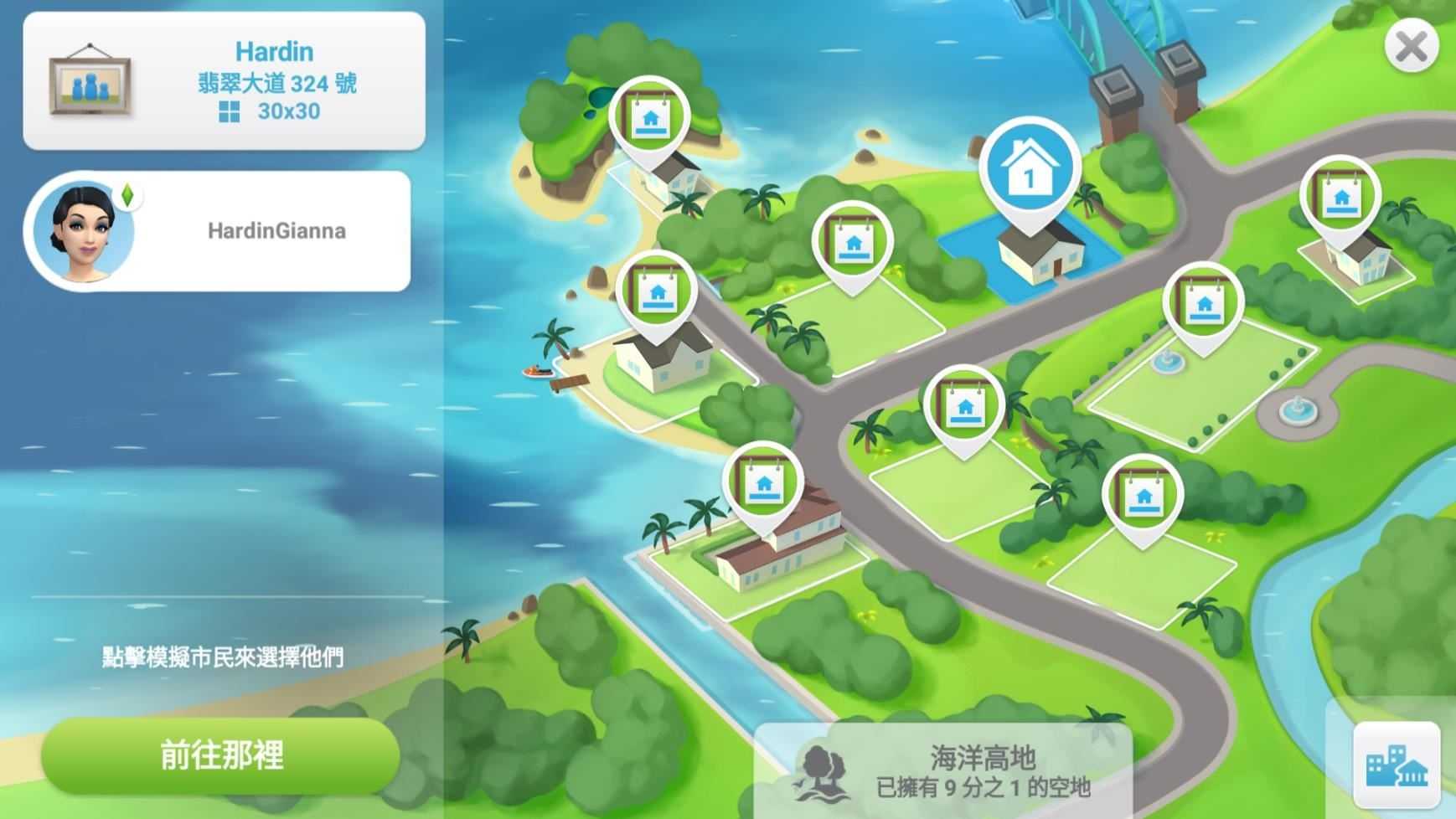Select the lot pin near the small island house
The image size is (1456, 819).
pyautogui.click(x=651, y=117)
